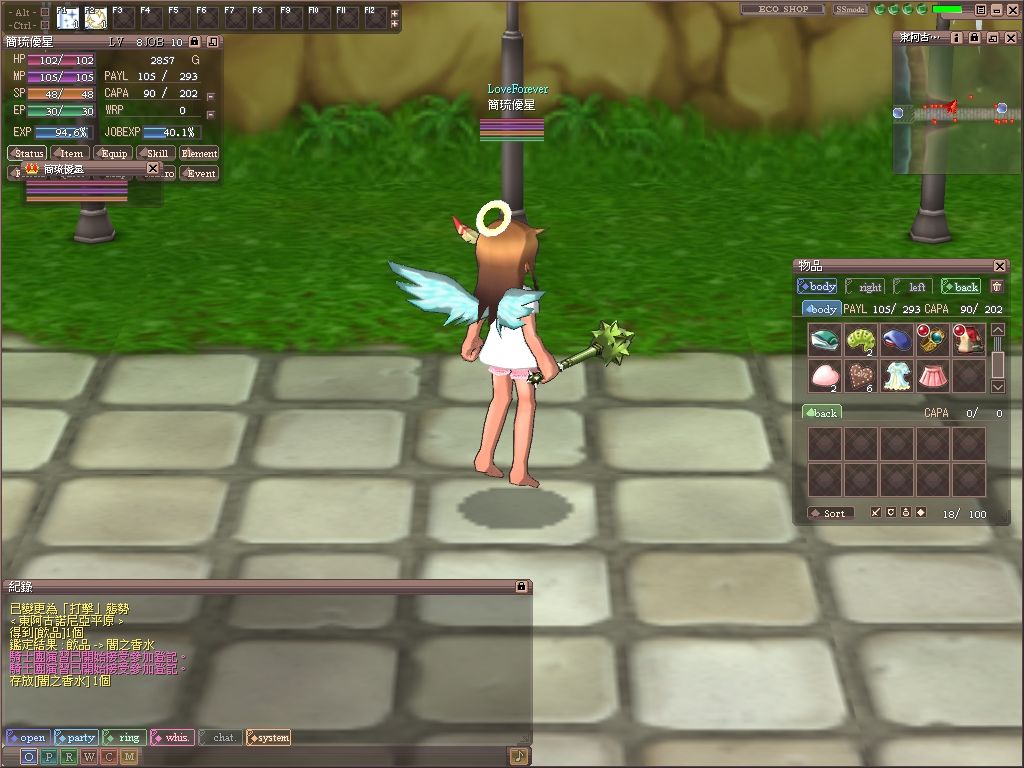Switch inventory to the right tab
Screen dimensions: 1024x768
866,287
